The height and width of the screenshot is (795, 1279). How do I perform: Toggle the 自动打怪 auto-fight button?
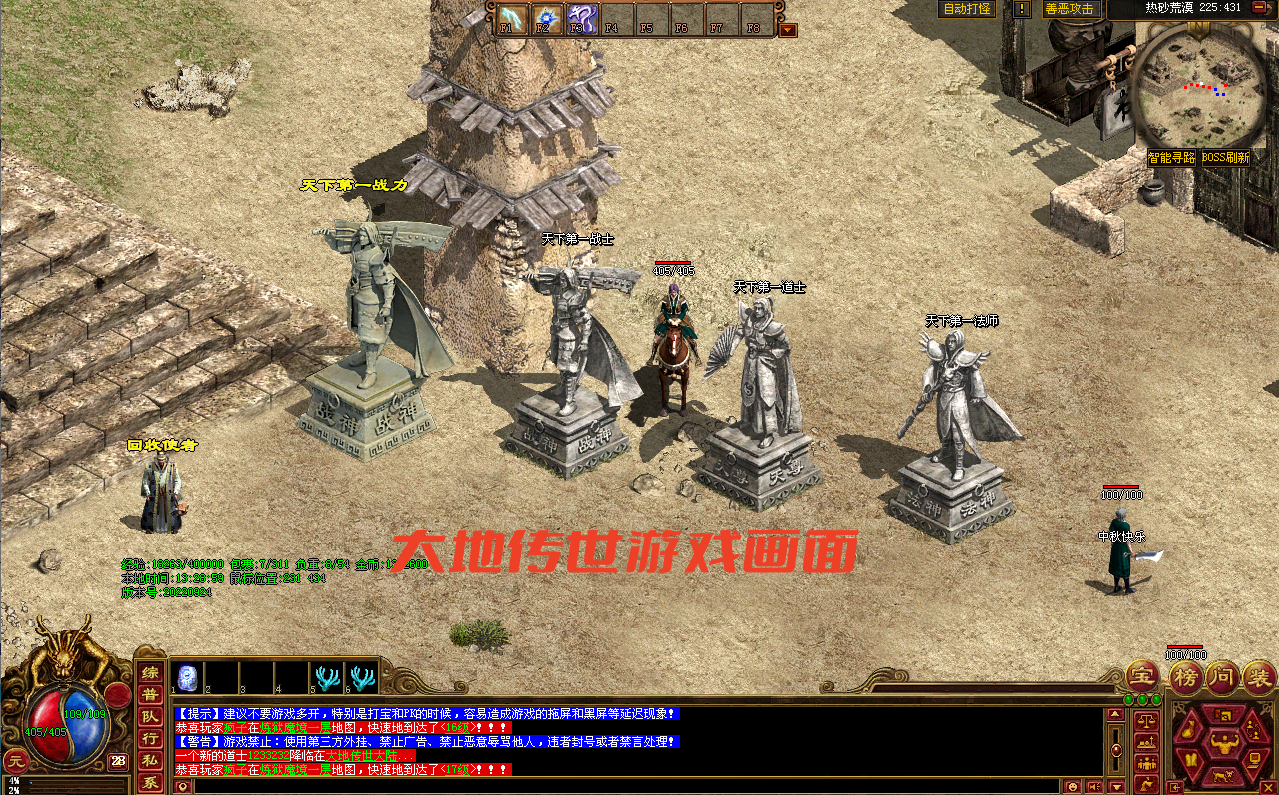tap(966, 9)
